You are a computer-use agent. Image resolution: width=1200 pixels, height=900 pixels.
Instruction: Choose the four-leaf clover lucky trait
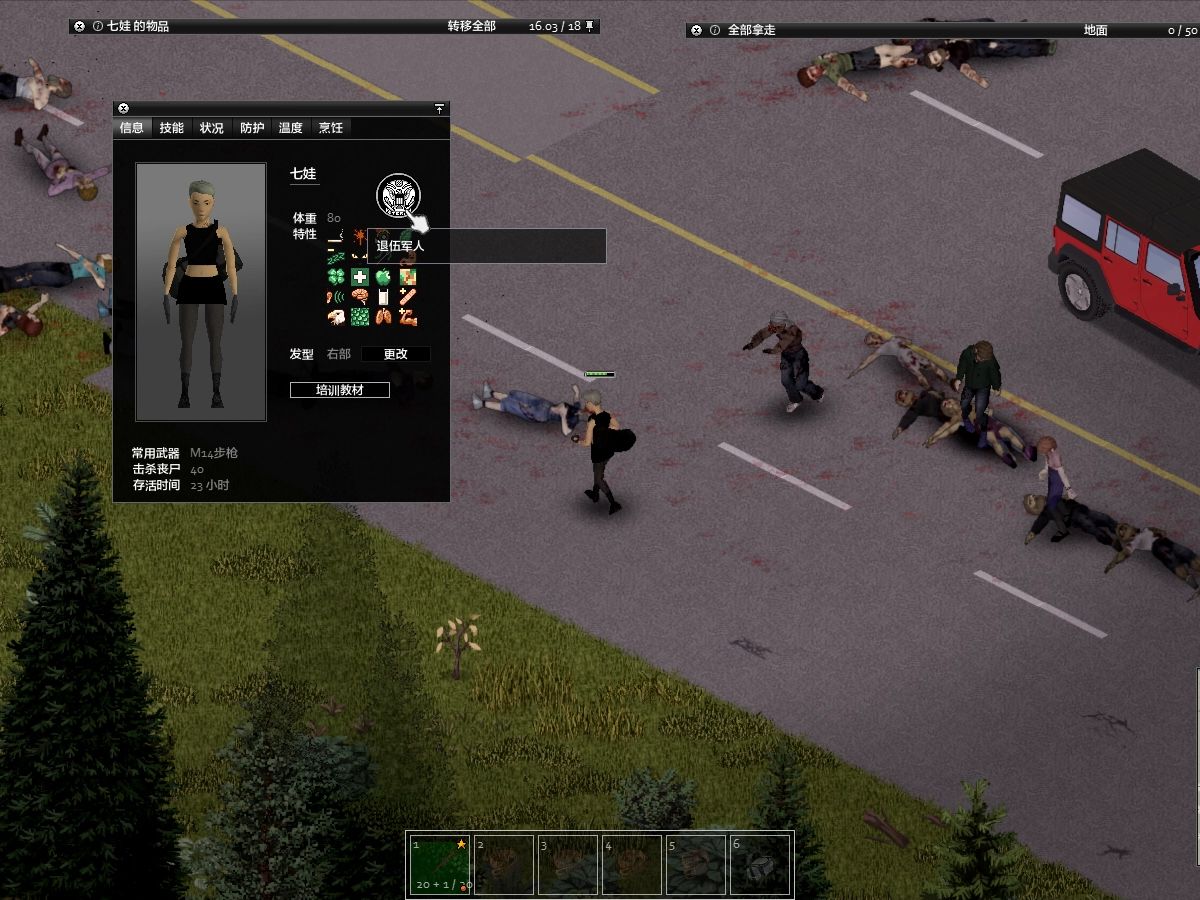tap(336, 277)
